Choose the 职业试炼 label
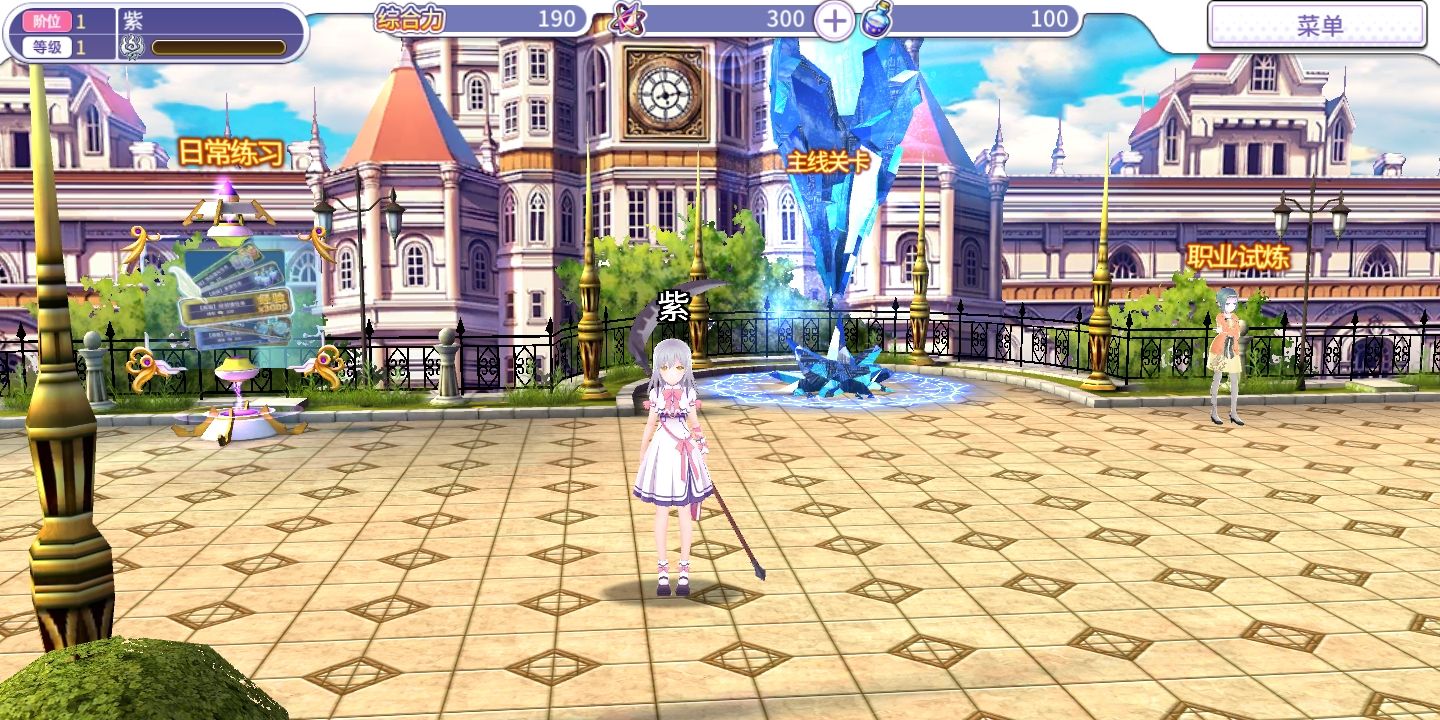The height and width of the screenshot is (720, 1440). [1238, 257]
